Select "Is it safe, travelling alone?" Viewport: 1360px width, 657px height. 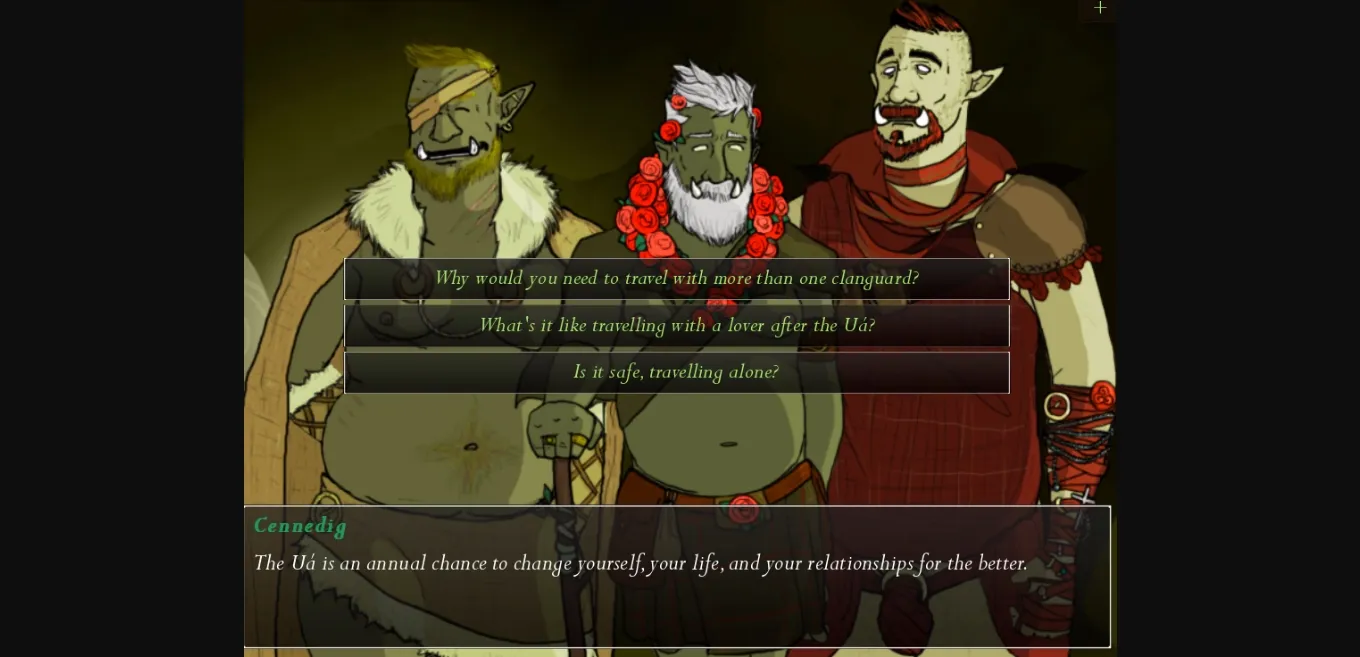click(676, 373)
